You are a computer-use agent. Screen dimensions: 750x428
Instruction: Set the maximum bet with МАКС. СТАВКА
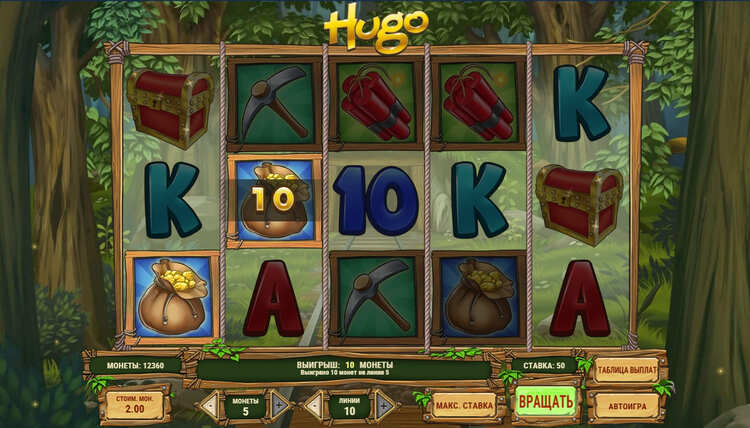pos(464,406)
